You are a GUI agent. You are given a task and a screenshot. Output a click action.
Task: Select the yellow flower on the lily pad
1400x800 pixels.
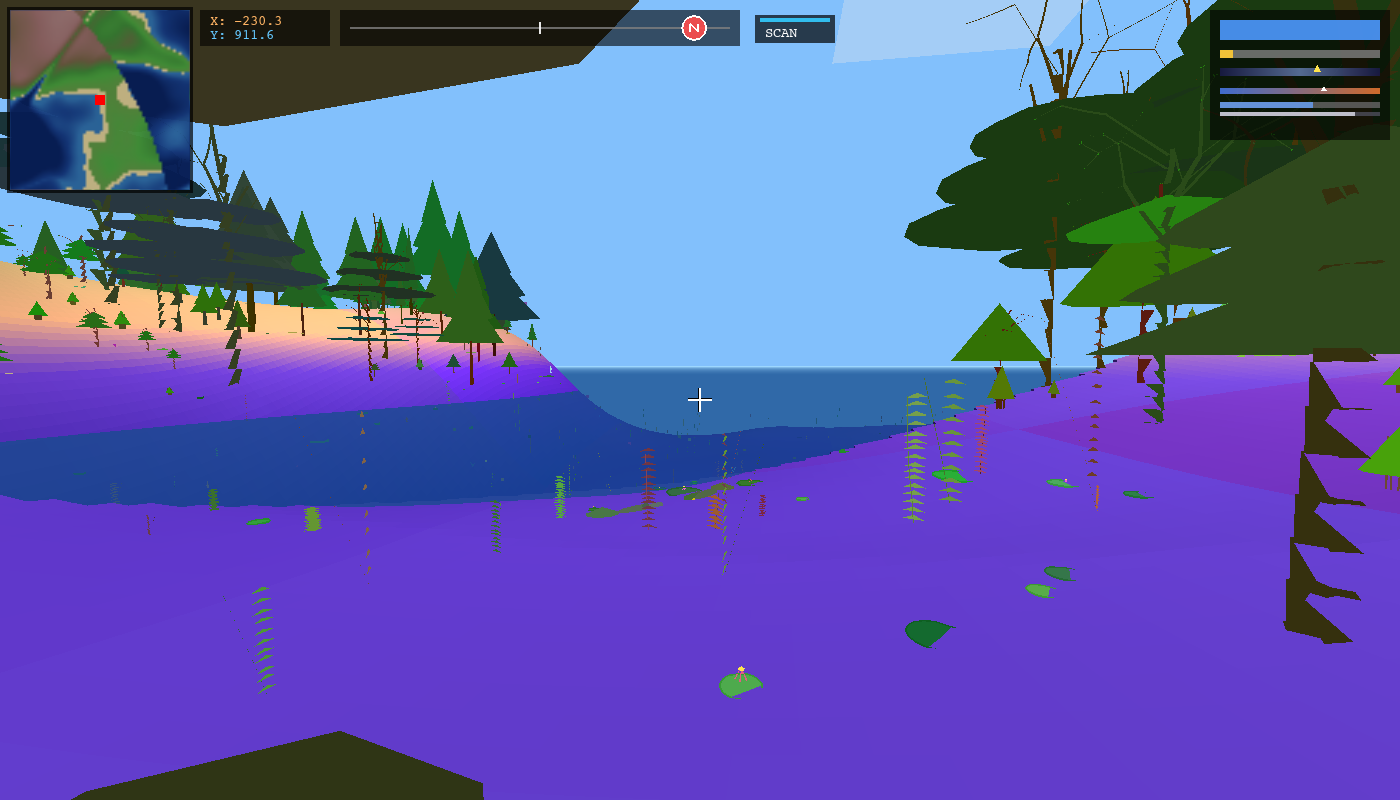click(x=739, y=670)
